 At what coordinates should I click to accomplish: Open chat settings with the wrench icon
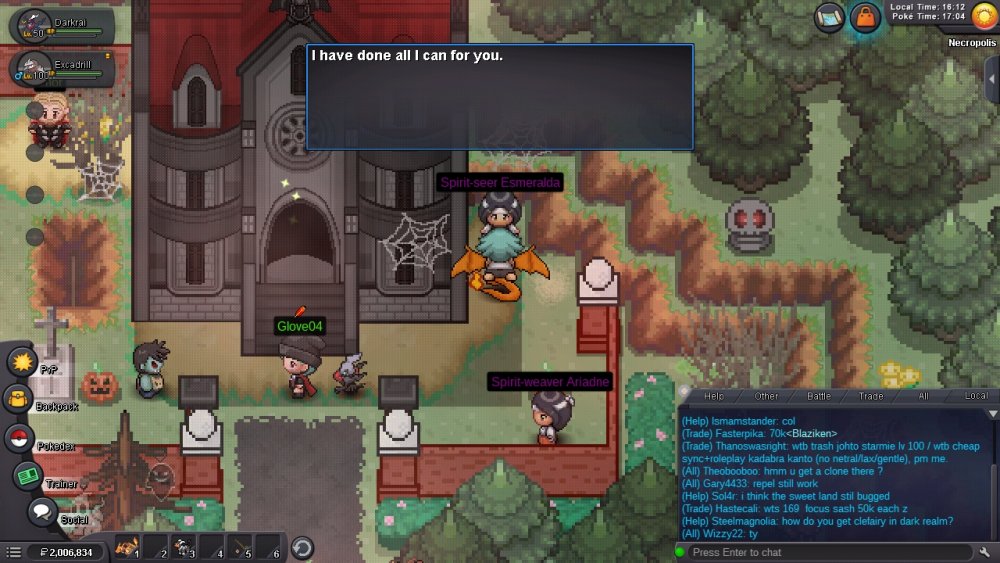(986, 552)
